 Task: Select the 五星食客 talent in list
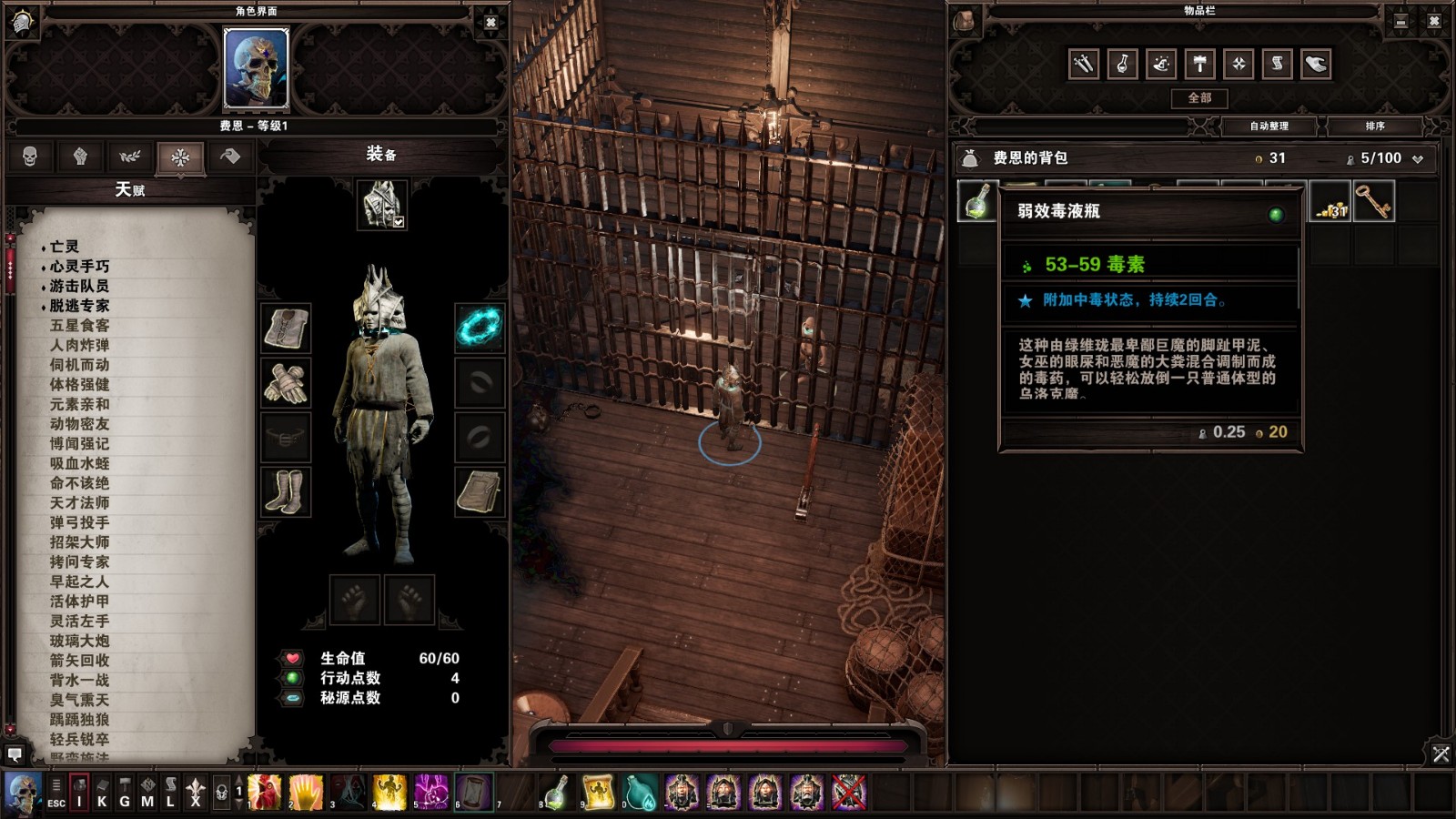[x=79, y=325]
